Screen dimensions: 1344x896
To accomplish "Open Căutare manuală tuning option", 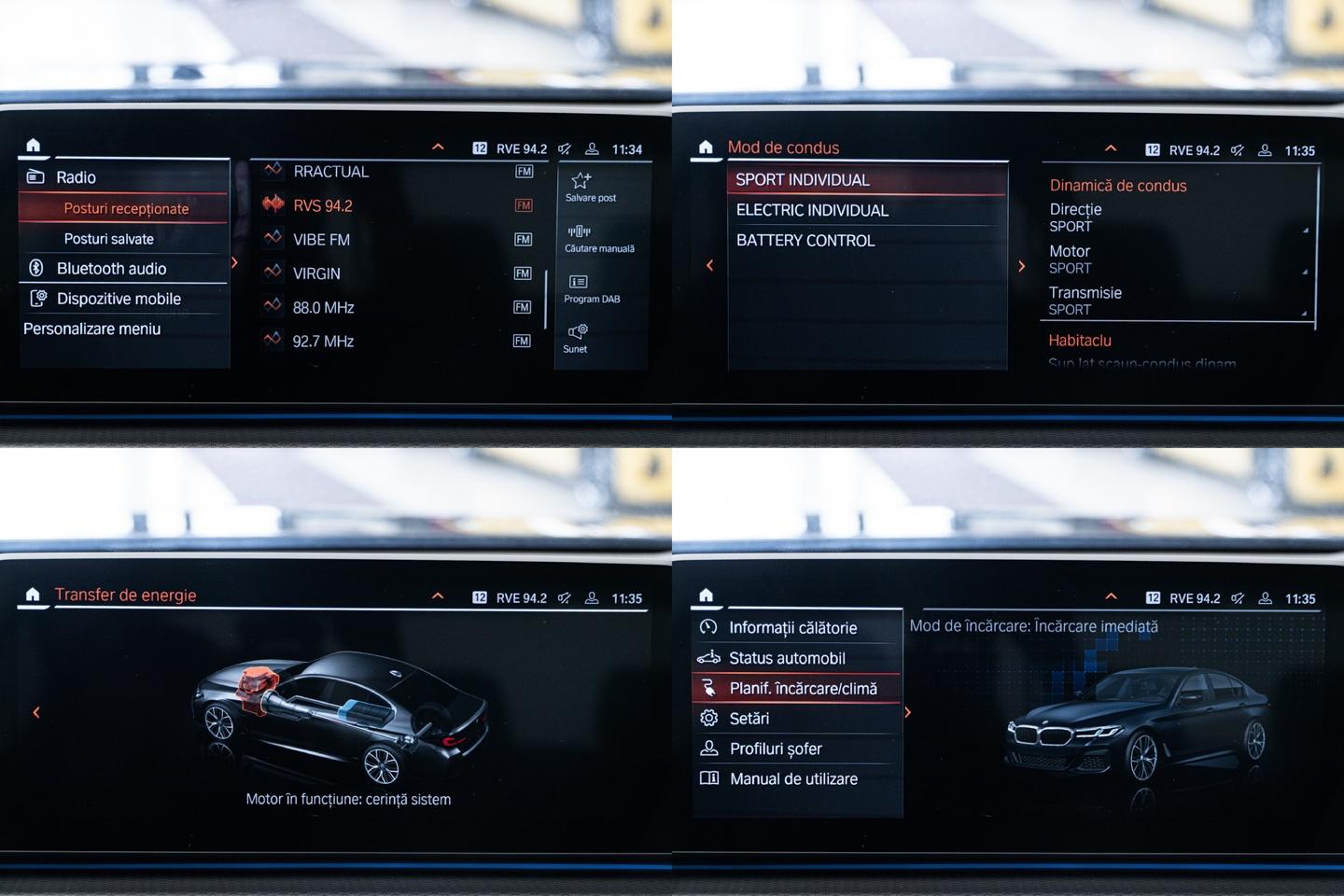I will [580, 231].
